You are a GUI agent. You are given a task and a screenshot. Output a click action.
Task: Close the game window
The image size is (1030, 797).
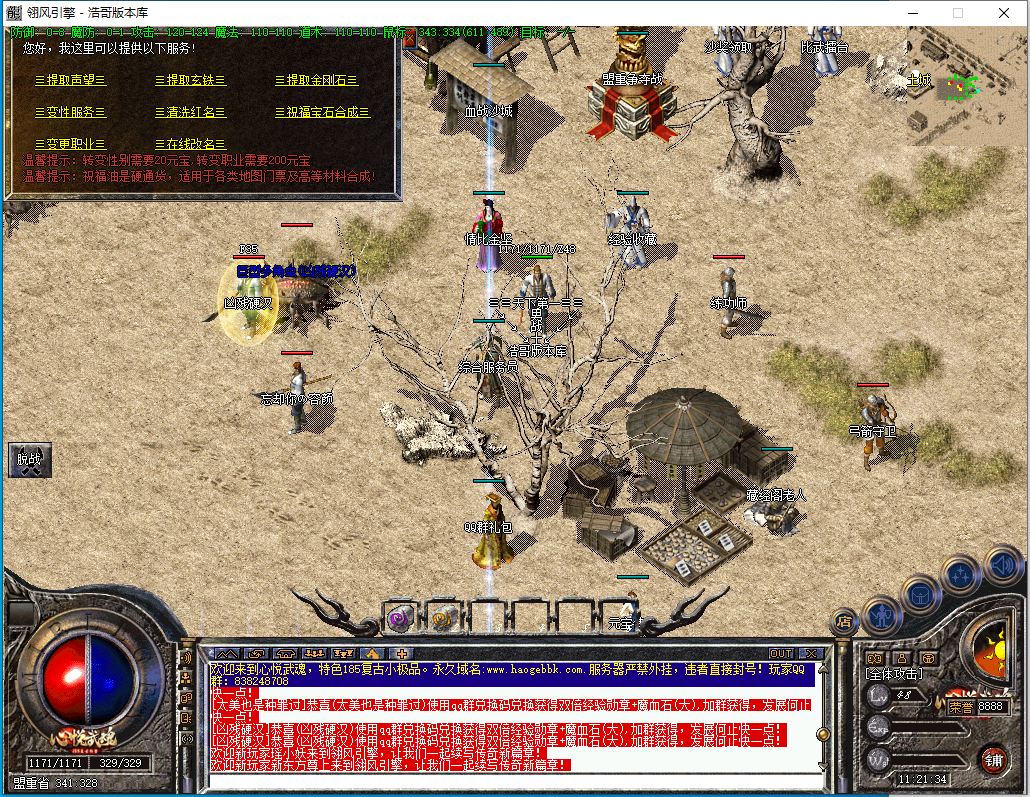(x=1004, y=13)
